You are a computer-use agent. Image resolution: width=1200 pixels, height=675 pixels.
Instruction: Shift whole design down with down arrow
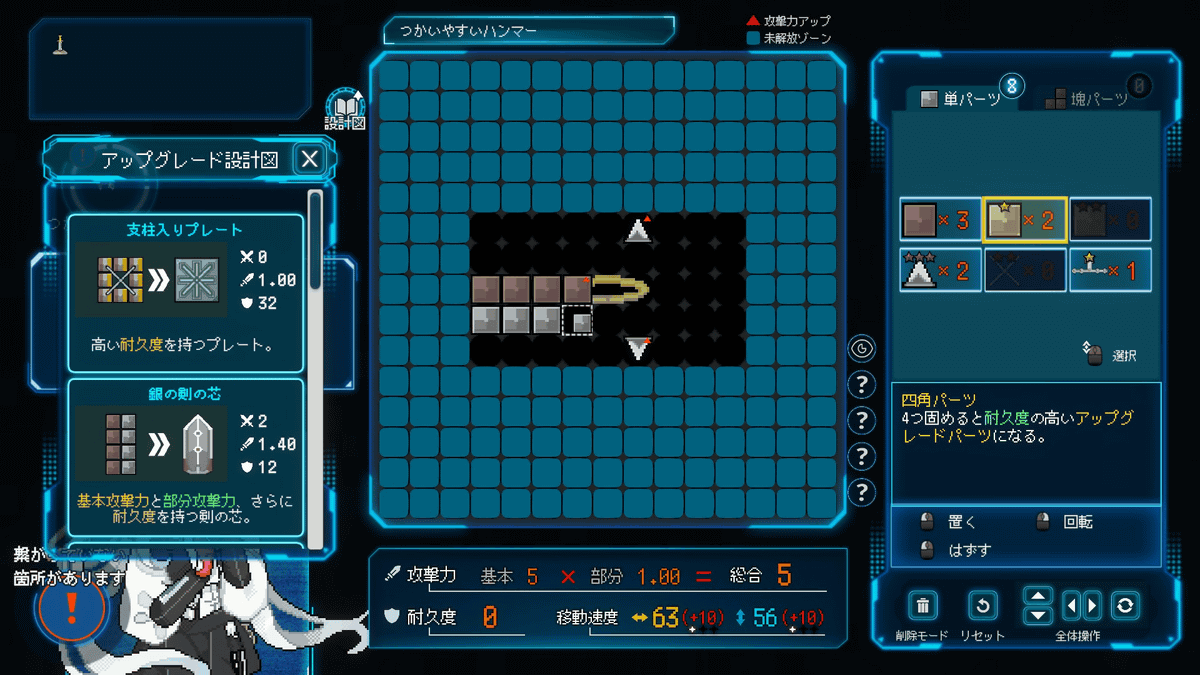[1039, 616]
